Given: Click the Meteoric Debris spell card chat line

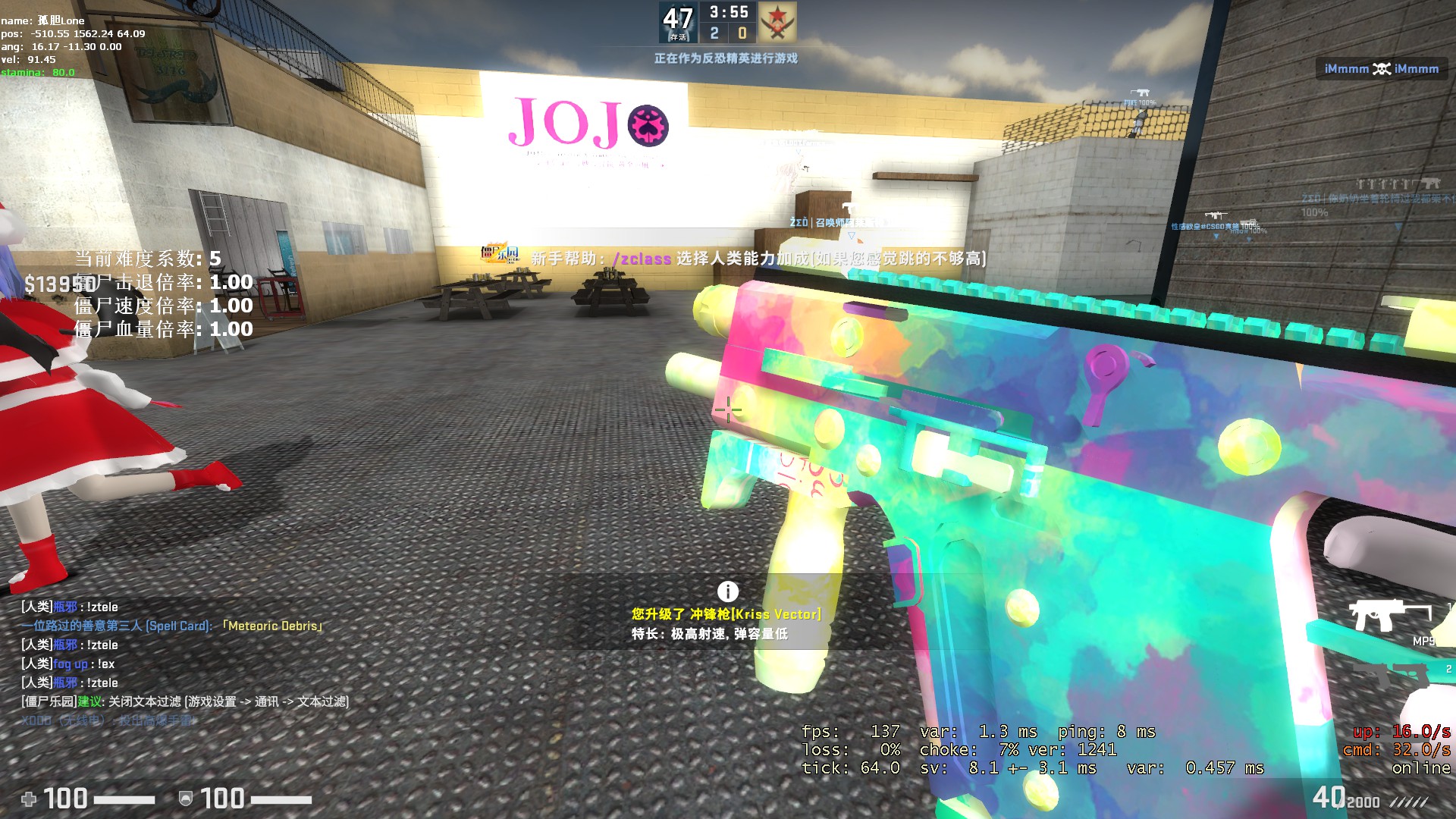Looking at the screenshot, I should [173, 626].
